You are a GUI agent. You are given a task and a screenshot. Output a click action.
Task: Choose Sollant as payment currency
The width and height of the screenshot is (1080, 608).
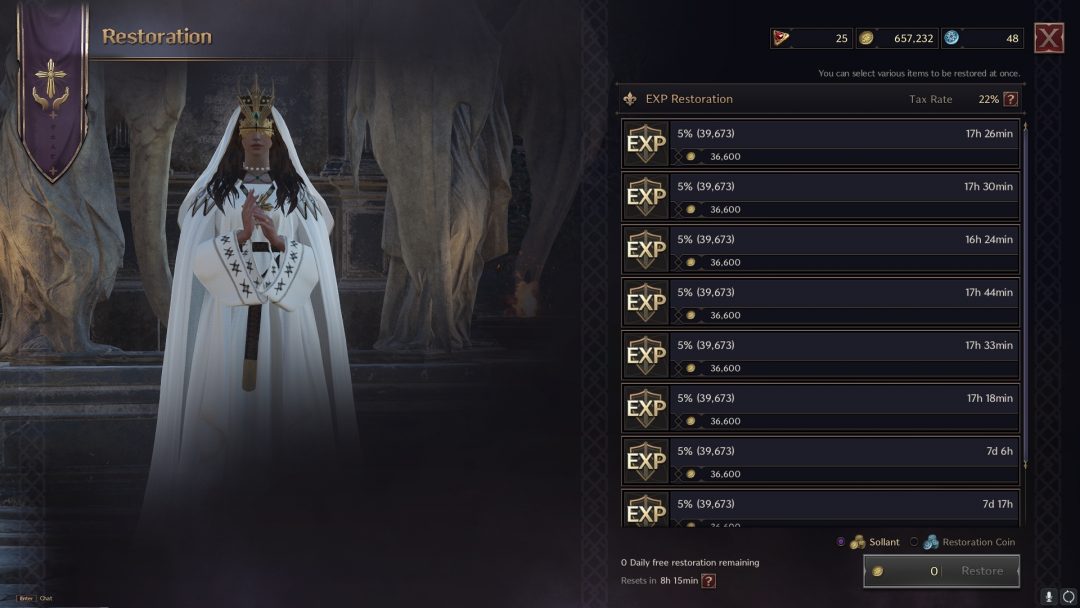[841, 542]
